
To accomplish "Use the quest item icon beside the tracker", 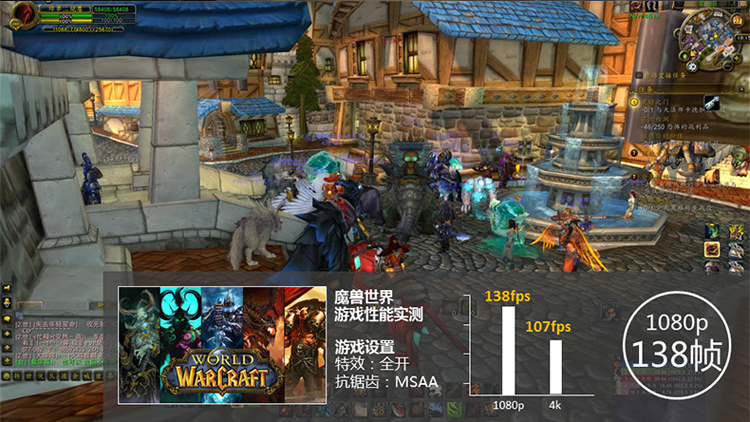I will pos(712,102).
